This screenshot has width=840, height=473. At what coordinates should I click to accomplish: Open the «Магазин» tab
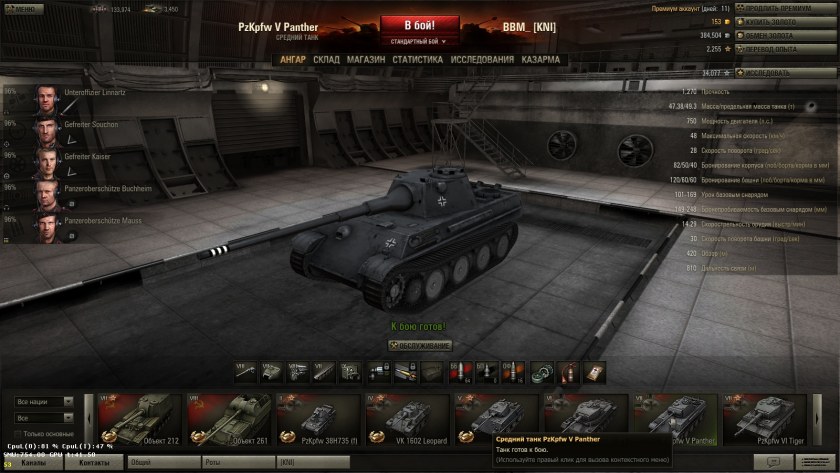point(366,60)
